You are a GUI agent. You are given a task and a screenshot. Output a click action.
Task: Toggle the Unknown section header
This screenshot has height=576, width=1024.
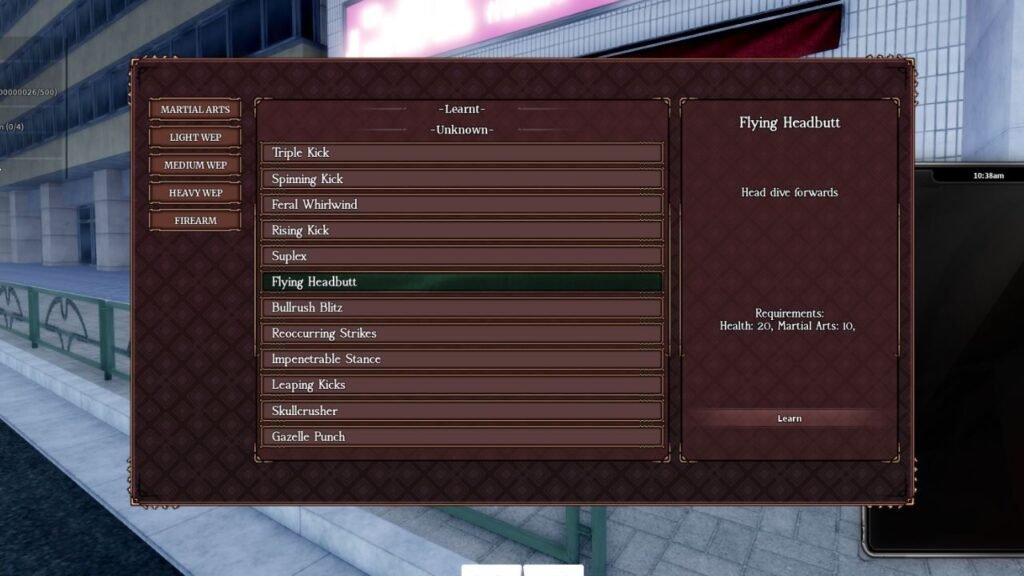tap(461, 130)
